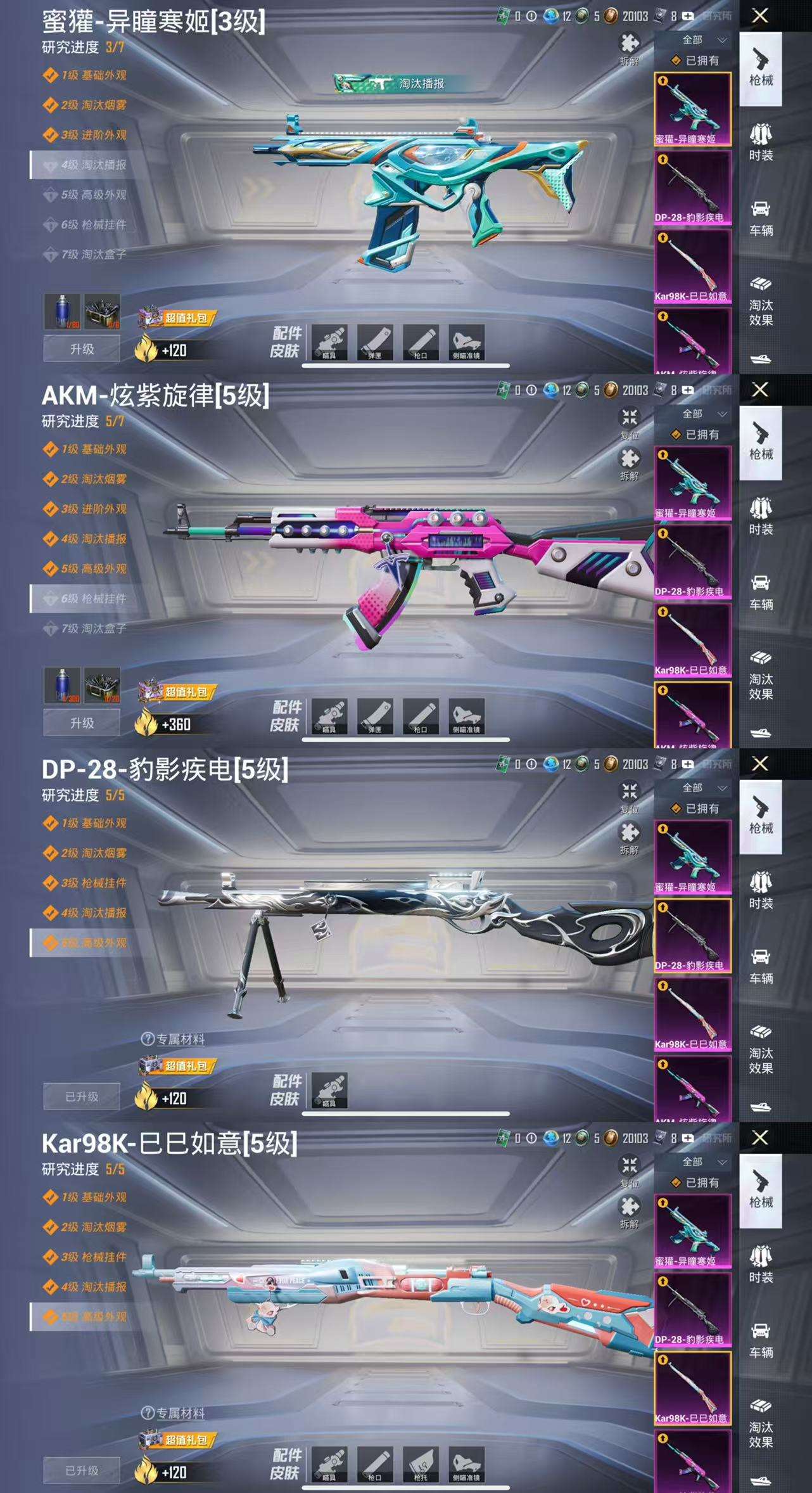The width and height of the screenshot is (812, 1493).
Task: Dismantle the 蜜獾-异瞳寒姬 skin via 拆解
Action: pos(629,48)
